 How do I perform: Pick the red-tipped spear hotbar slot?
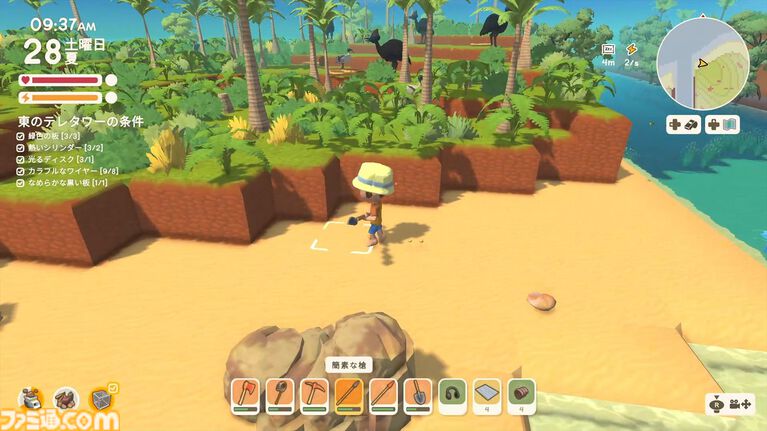click(383, 395)
